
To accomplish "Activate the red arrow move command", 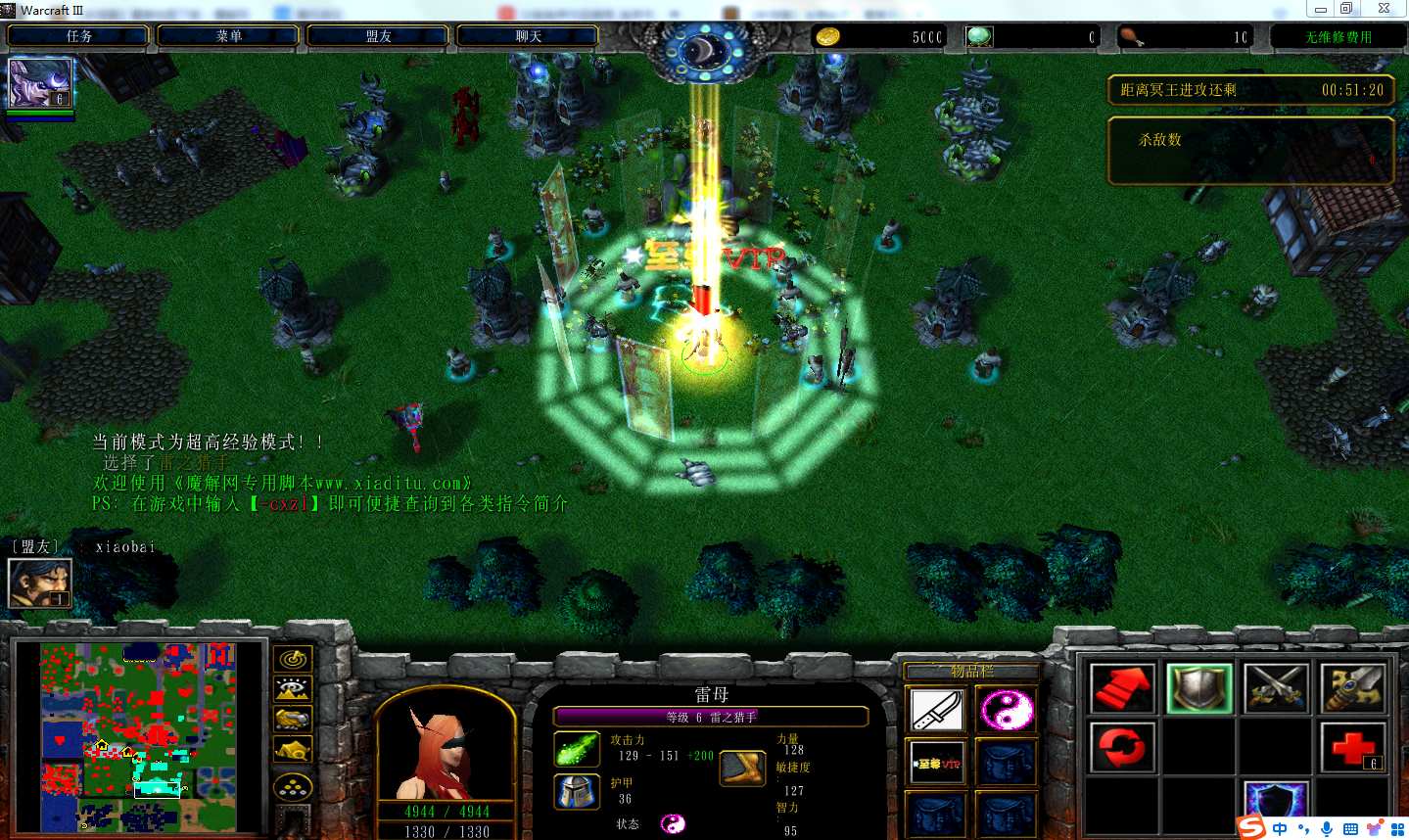I will [x=1122, y=688].
